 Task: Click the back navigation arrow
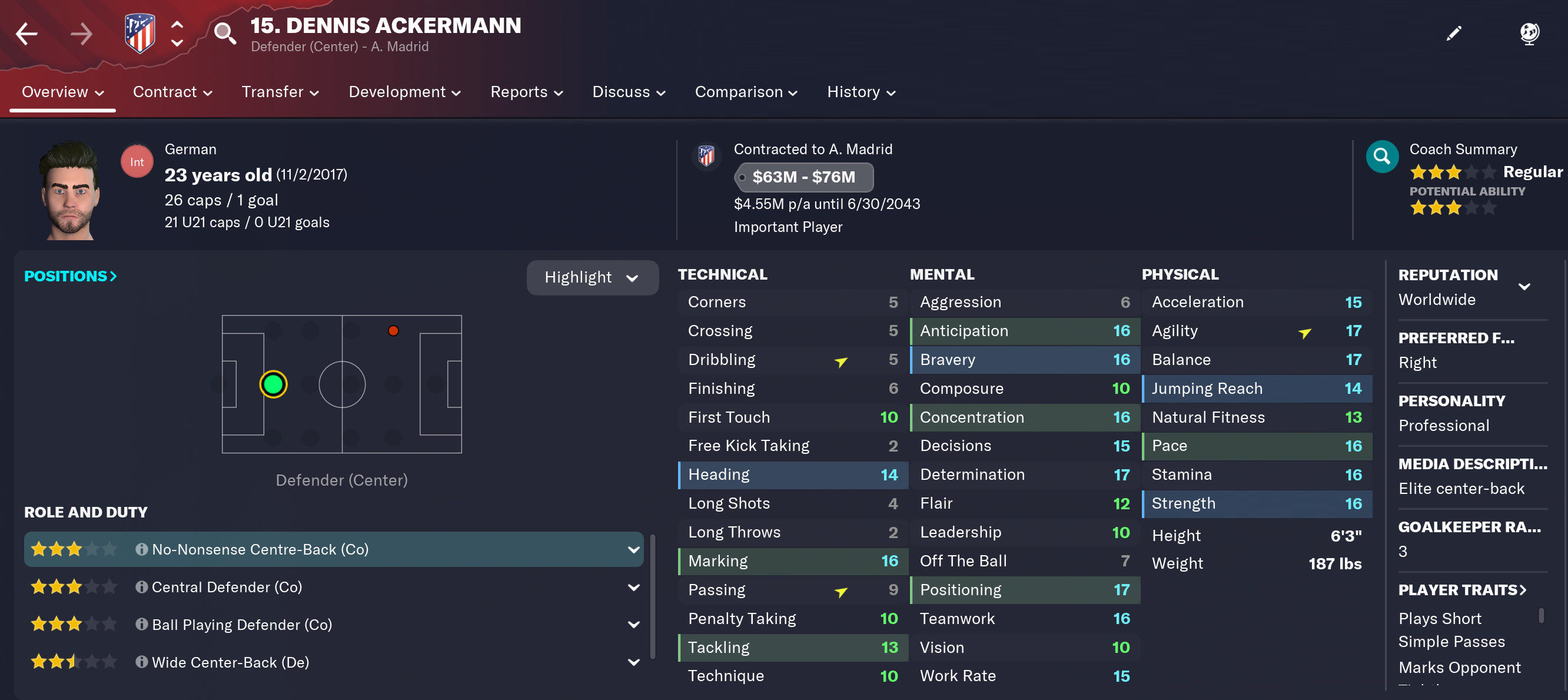[27, 34]
